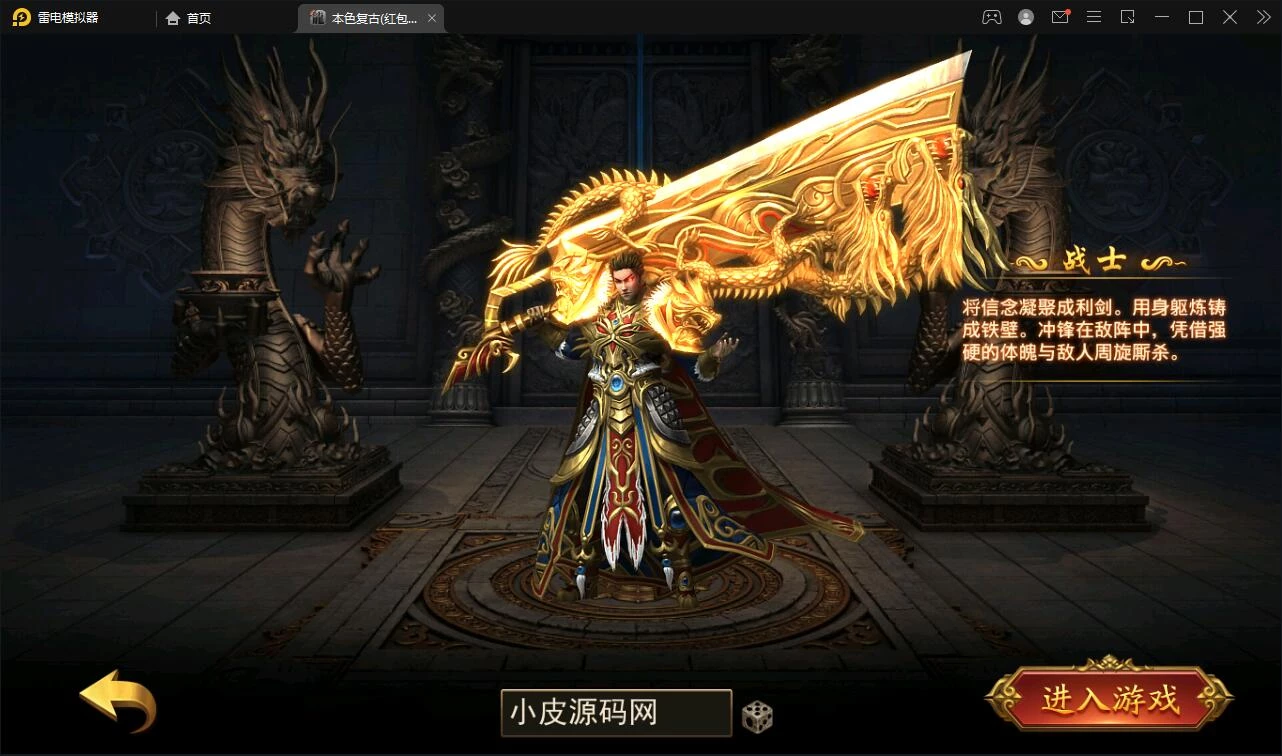Expand the toolbar via double chevron icon

pyautogui.click(x=1262, y=17)
